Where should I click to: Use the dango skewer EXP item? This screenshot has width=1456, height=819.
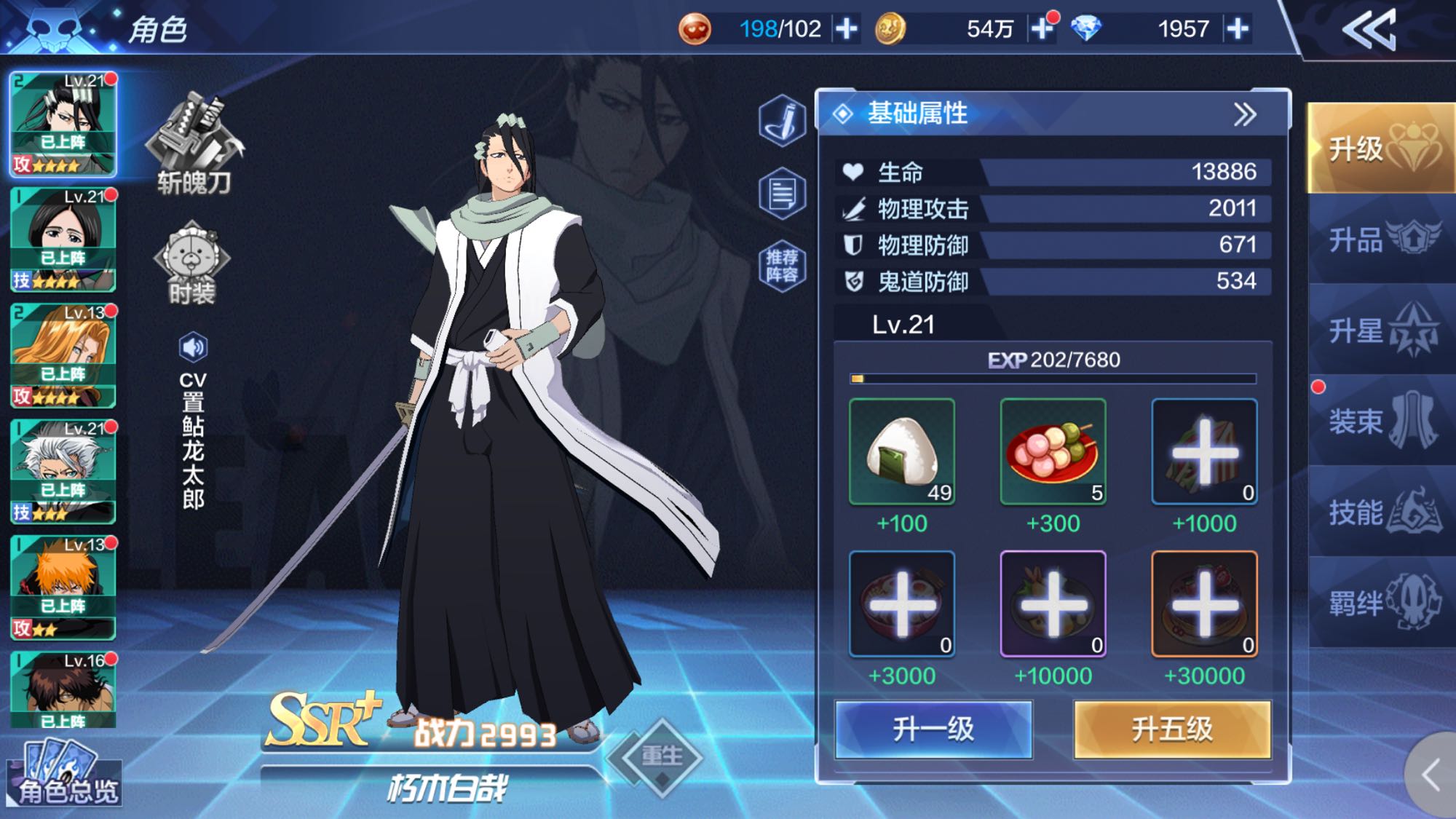(x=1053, y=452)
